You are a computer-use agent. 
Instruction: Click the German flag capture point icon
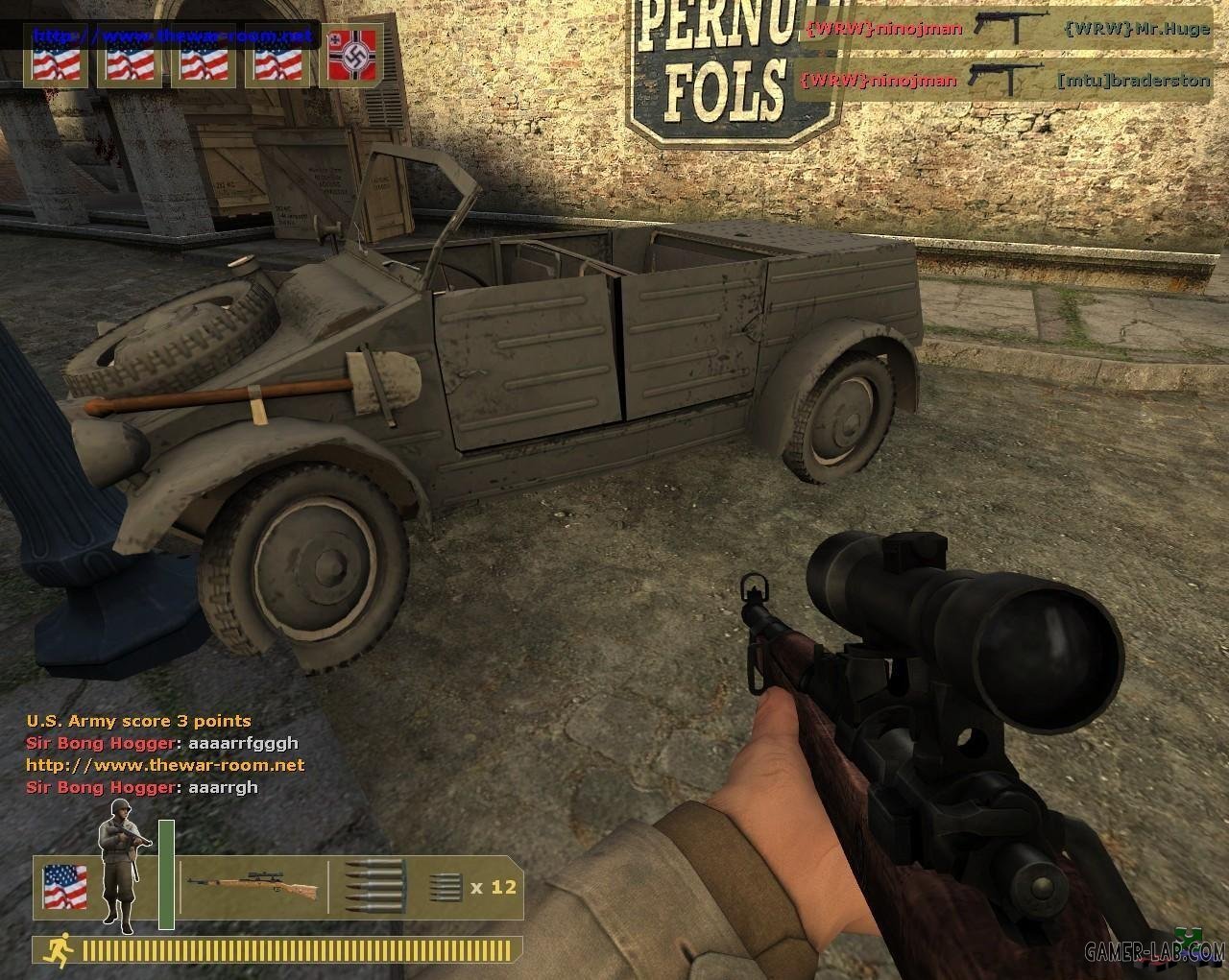pos(351,58)
